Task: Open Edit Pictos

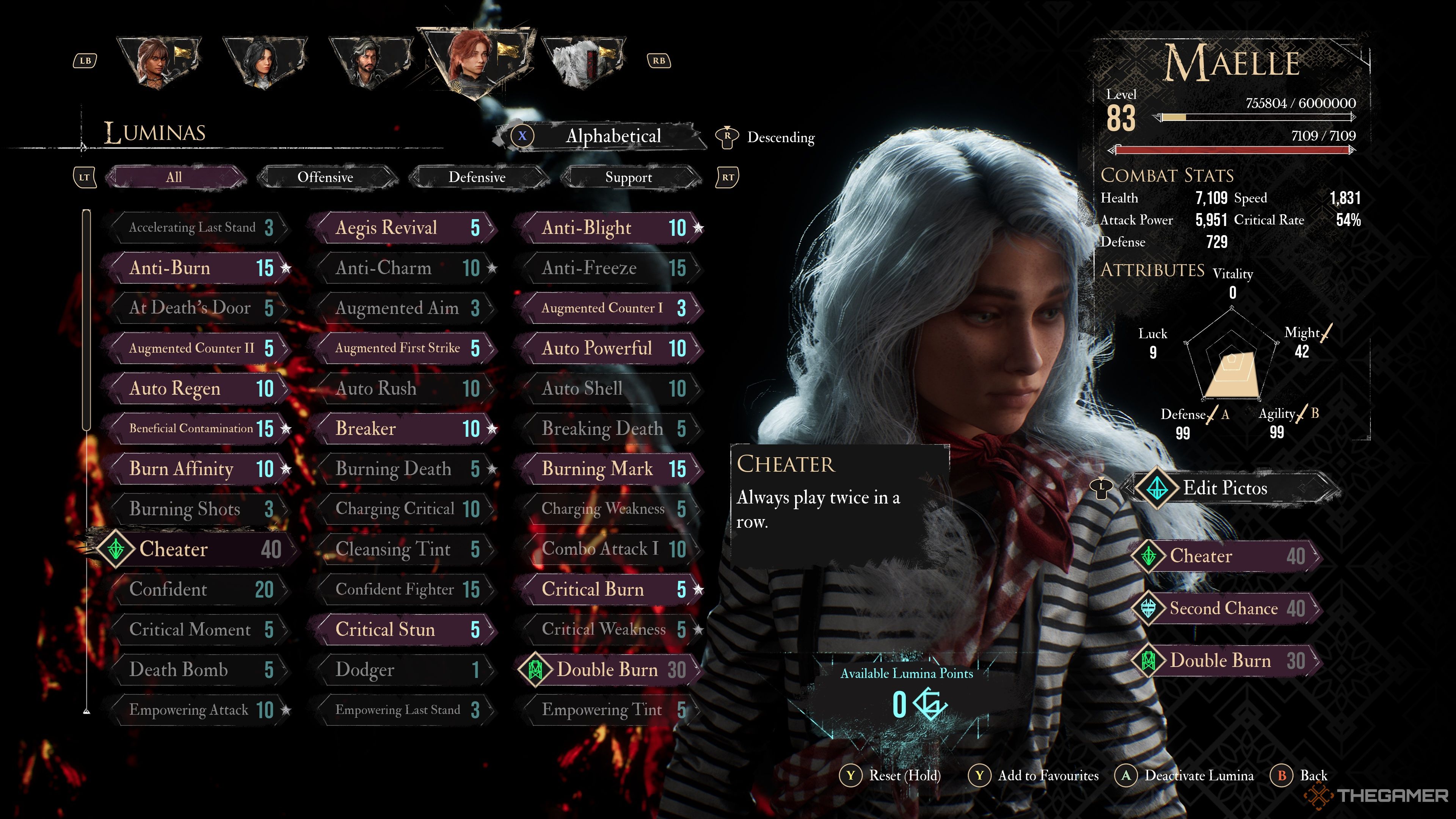Action: tap(1224, 488)
